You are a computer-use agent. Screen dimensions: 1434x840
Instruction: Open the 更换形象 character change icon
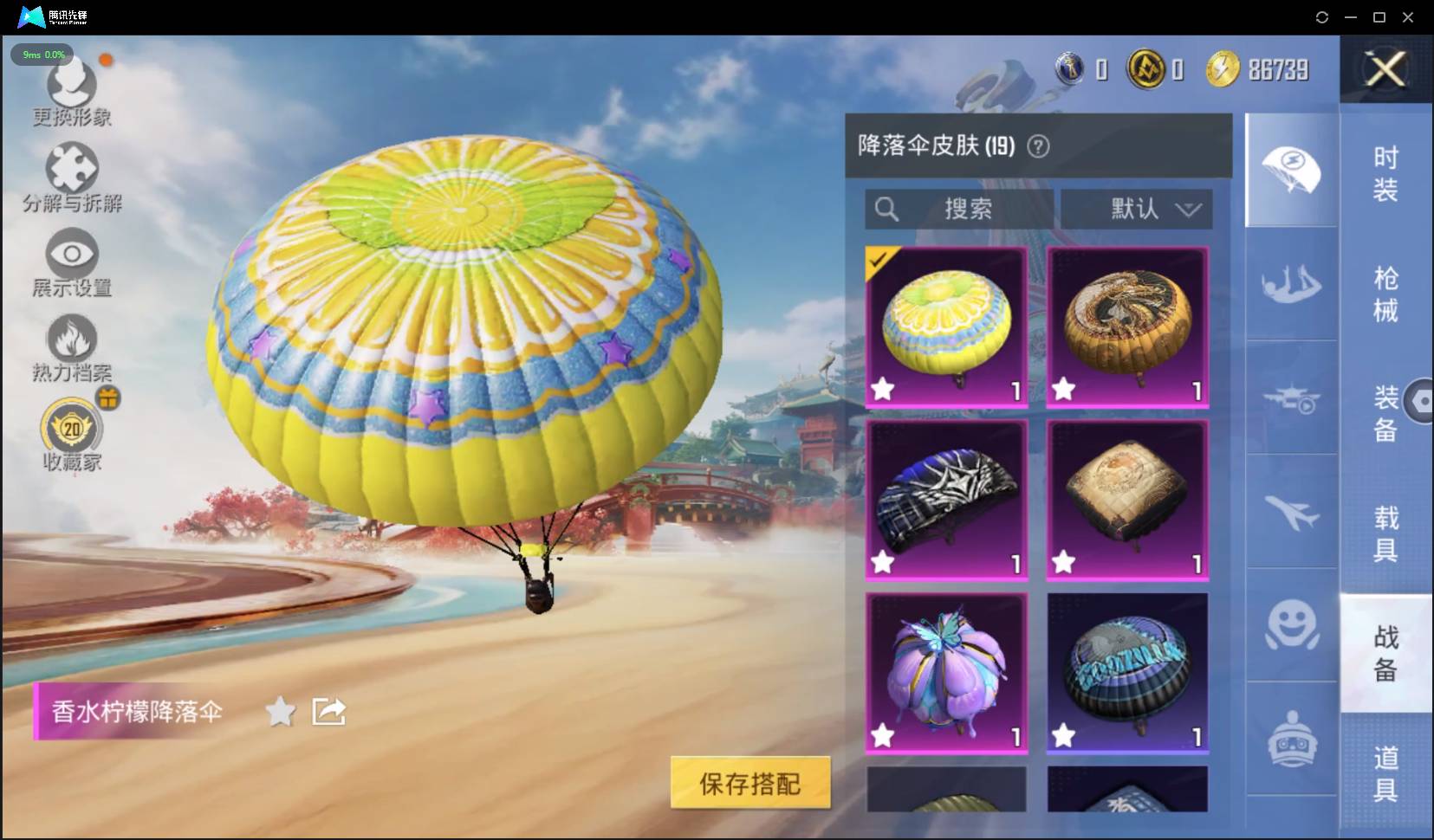(71, 84)
